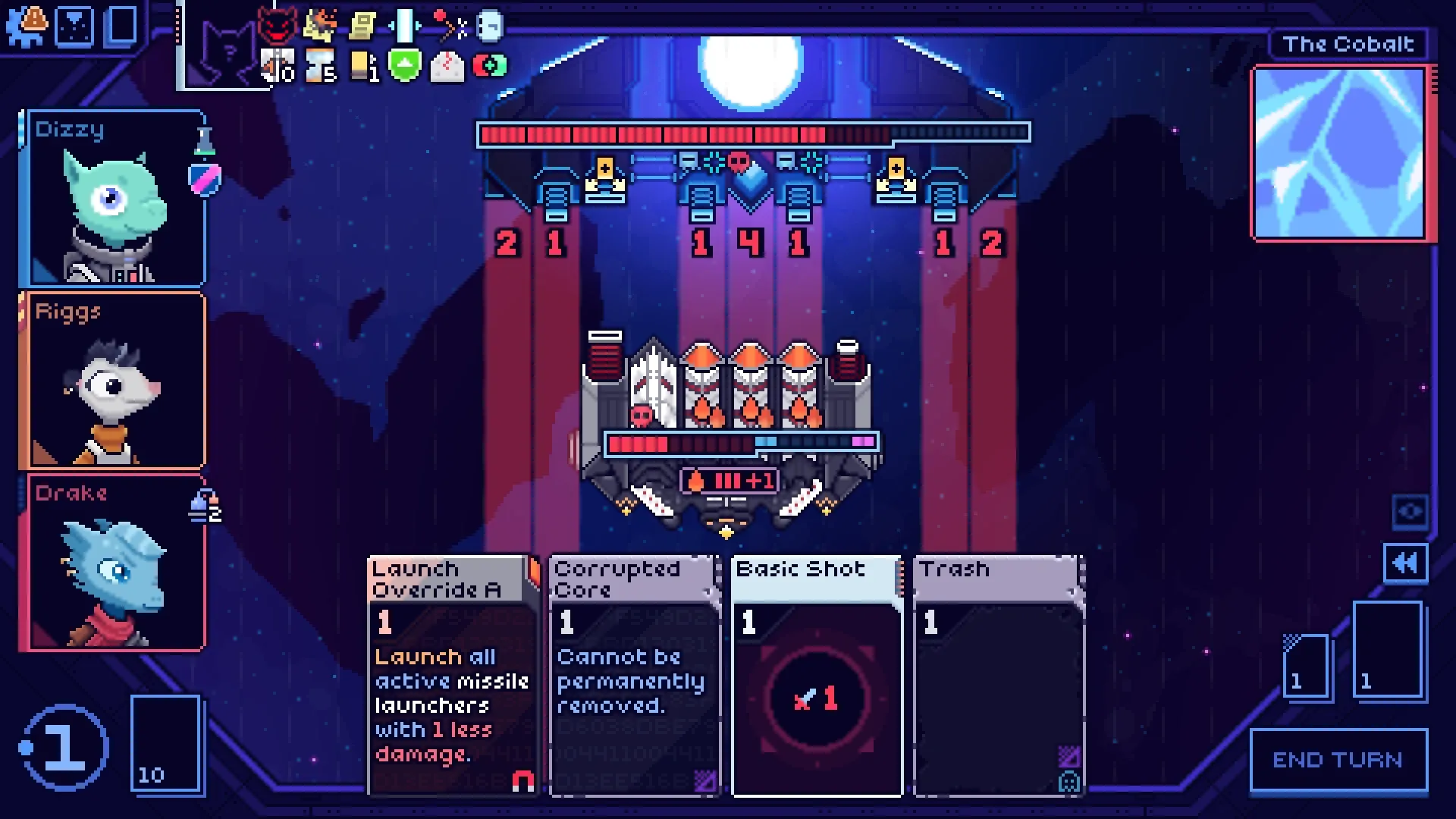Toggle the eye icon on the right edge
This screenshot has height=819, width=1456.
coord(1408,512)
